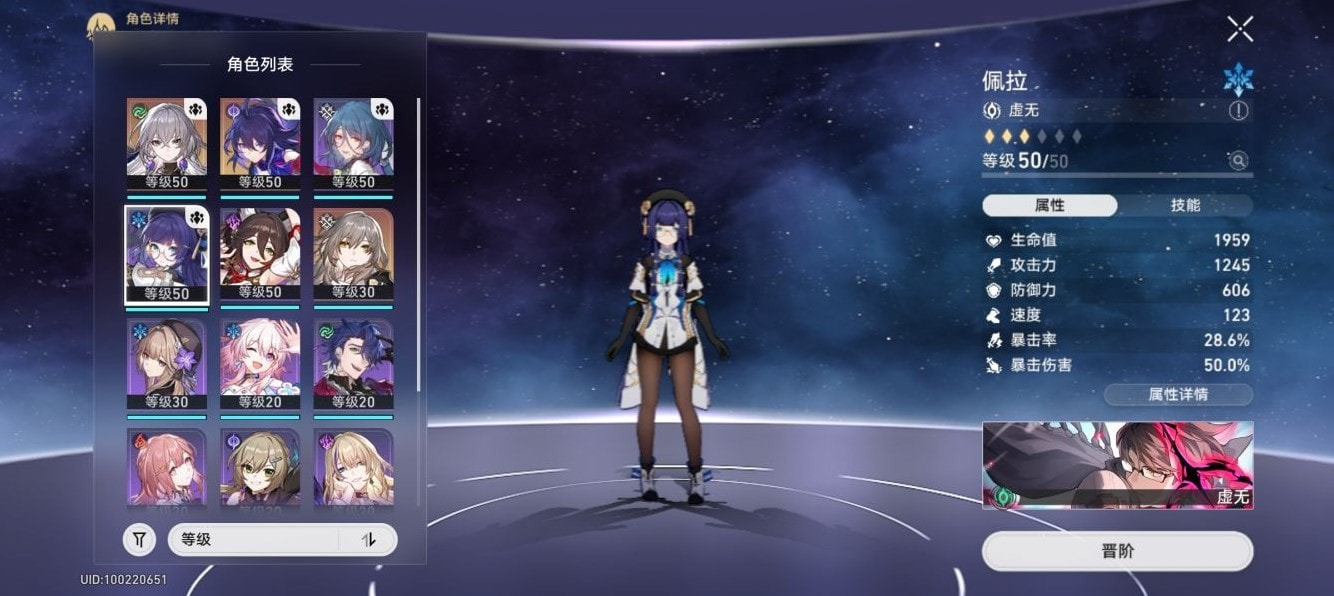
Task: Toggle the sort order arrows button
Action: (369, 540)
